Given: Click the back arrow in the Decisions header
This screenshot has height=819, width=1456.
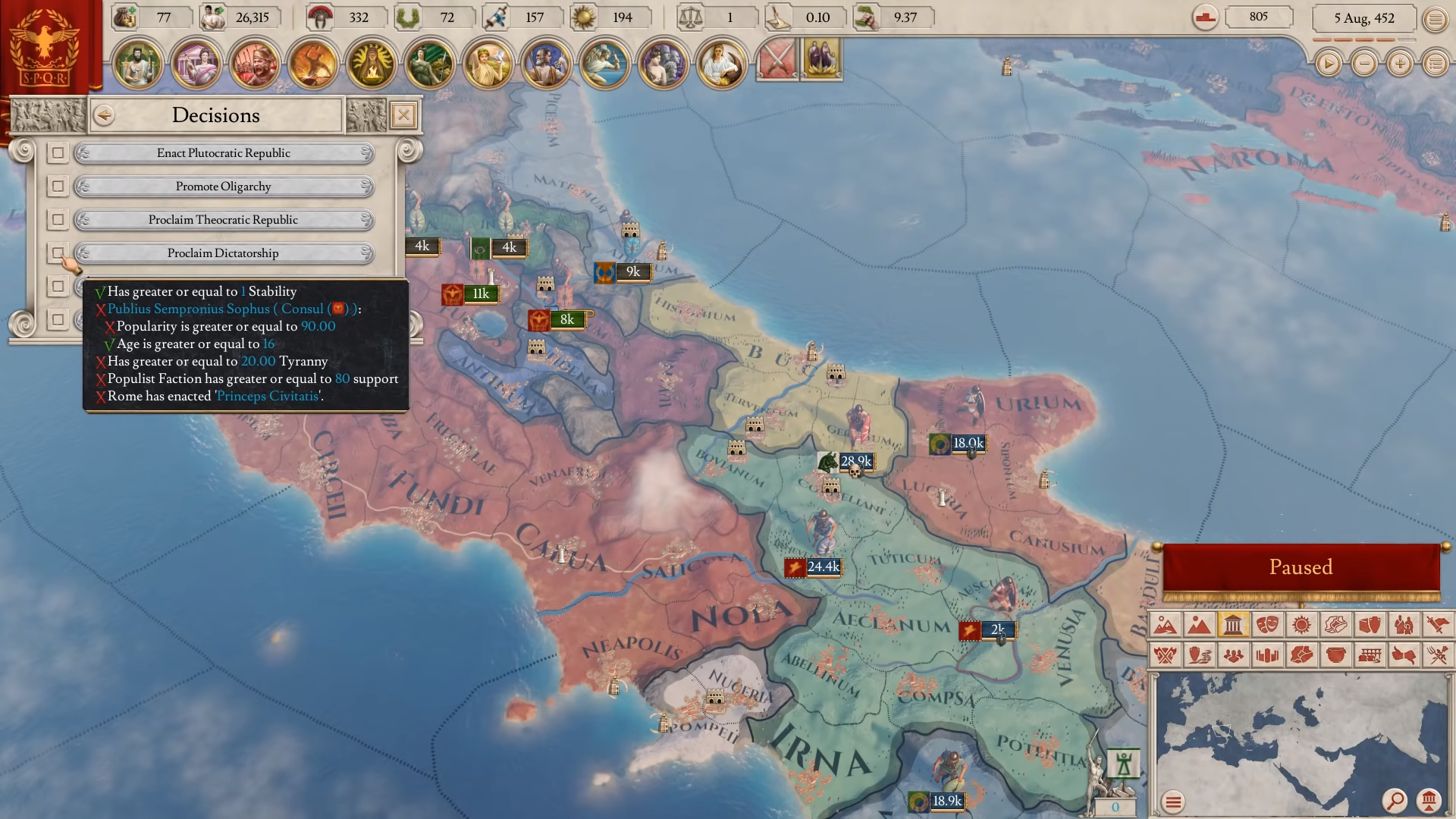Looking at the screenshot, I should click(x=104, y=115).
